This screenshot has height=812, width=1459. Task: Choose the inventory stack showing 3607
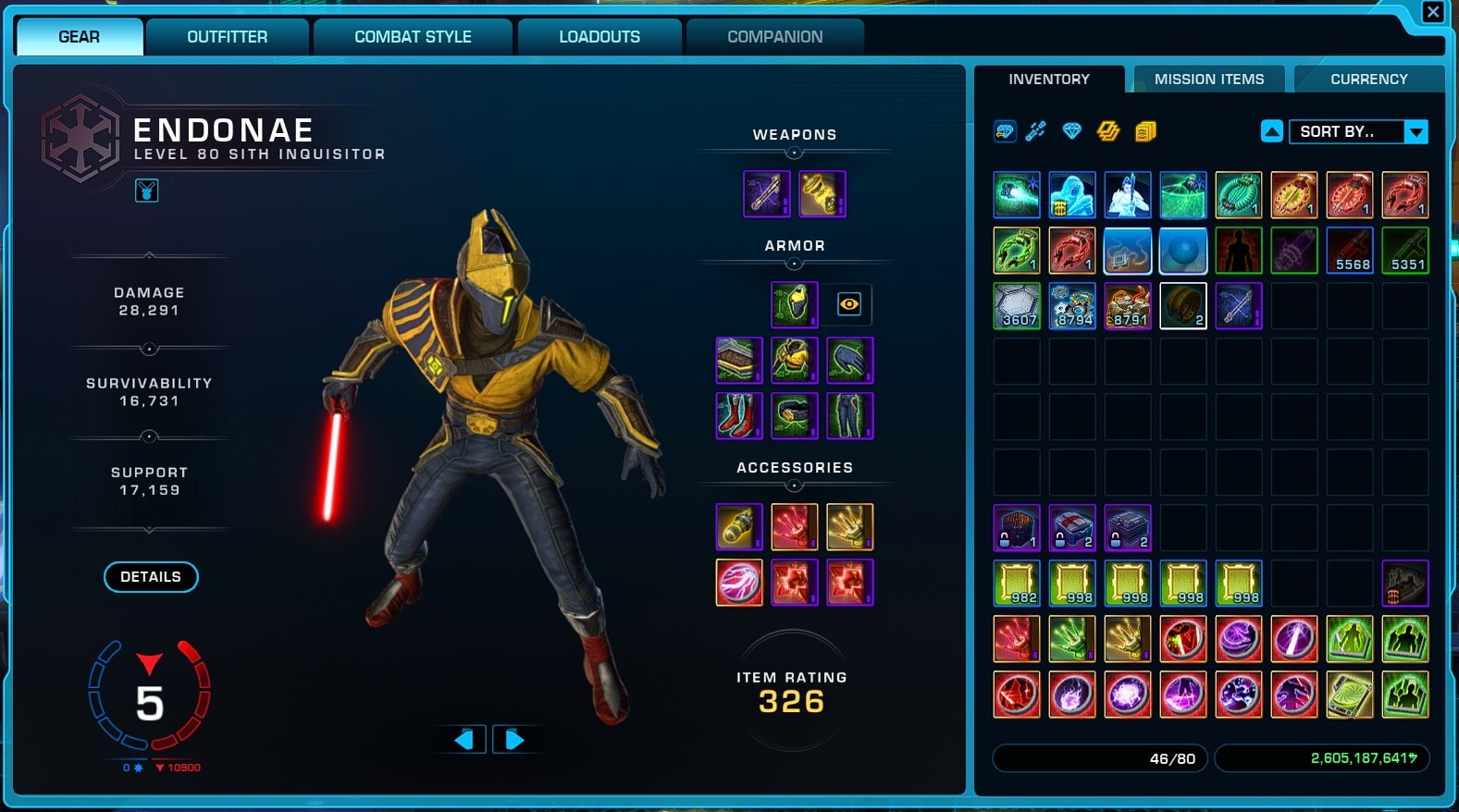pos(1017,306)
